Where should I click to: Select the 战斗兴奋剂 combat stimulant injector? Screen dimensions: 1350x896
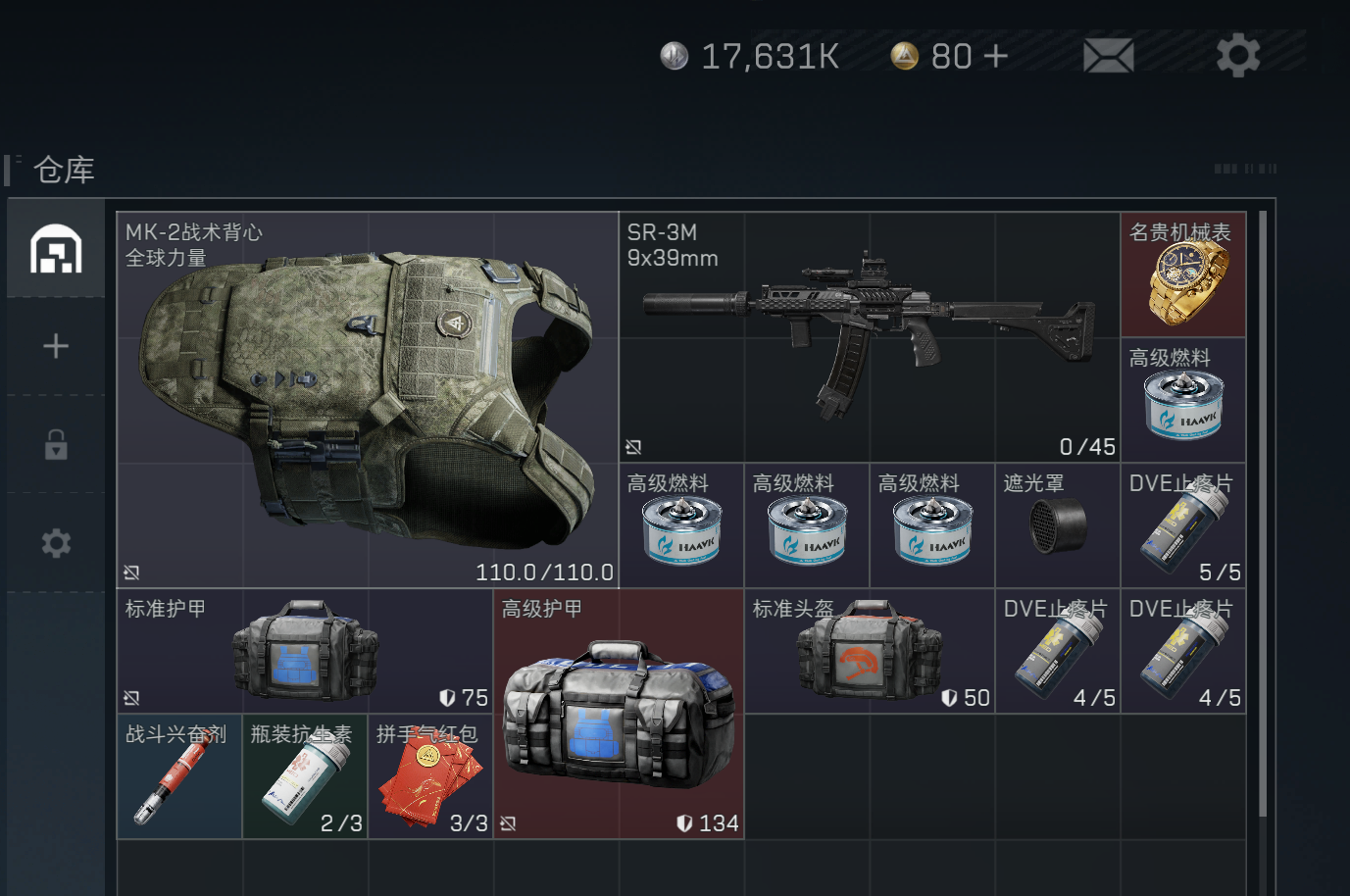pos(179,776)
